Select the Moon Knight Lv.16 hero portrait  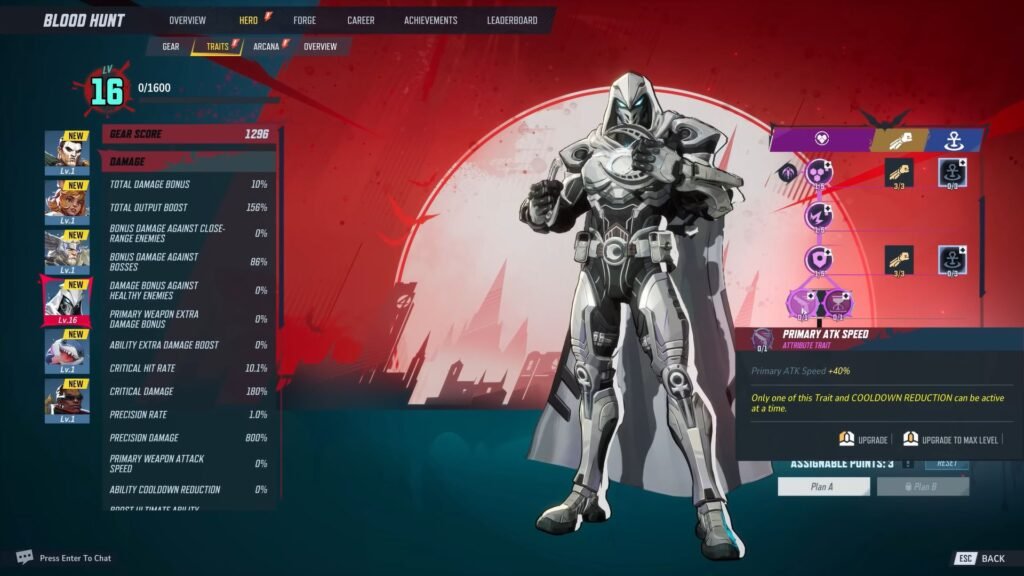point(67,299)
